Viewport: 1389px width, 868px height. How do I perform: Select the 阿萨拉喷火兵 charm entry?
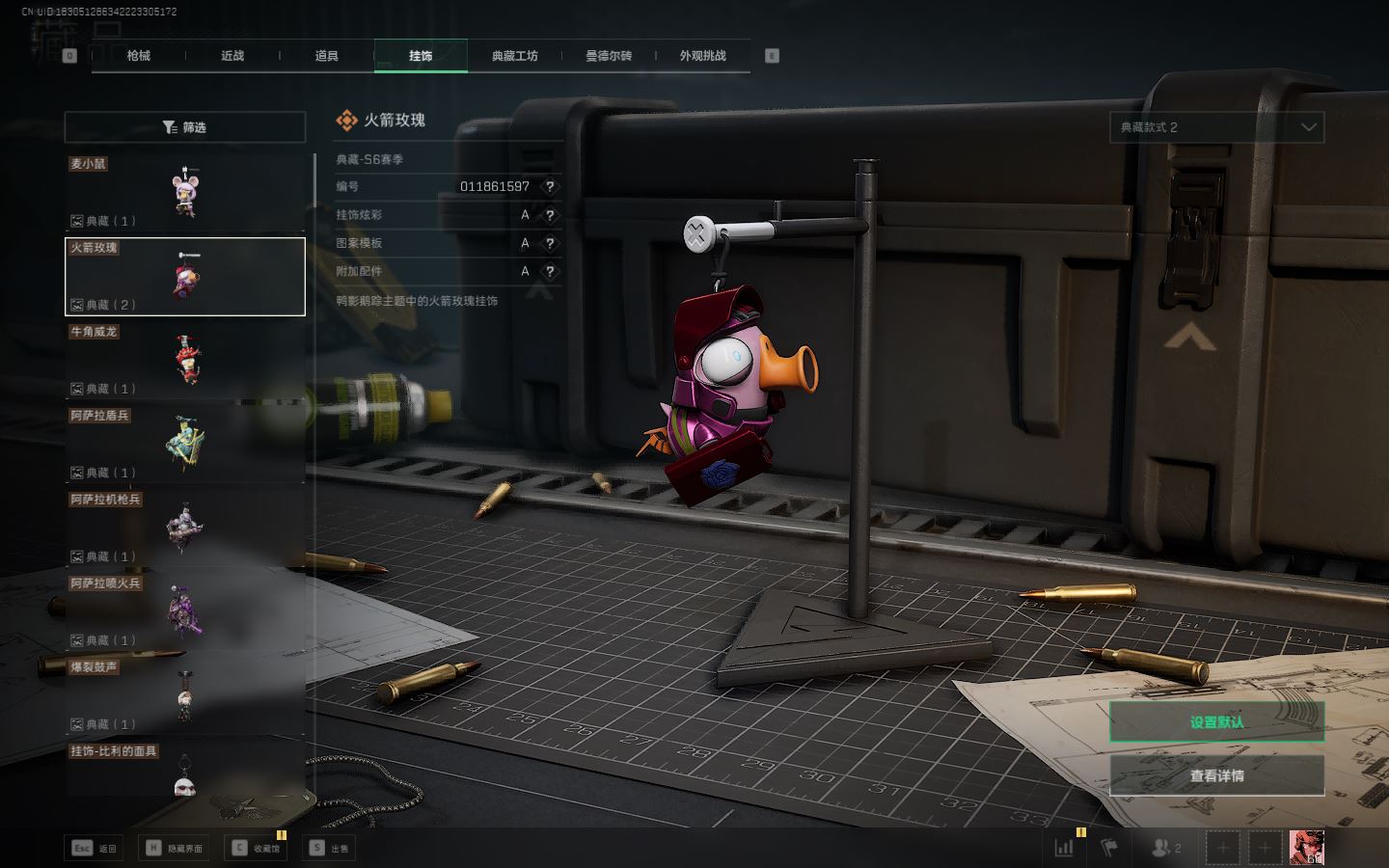pyautogui.click(x=185, y=612)
